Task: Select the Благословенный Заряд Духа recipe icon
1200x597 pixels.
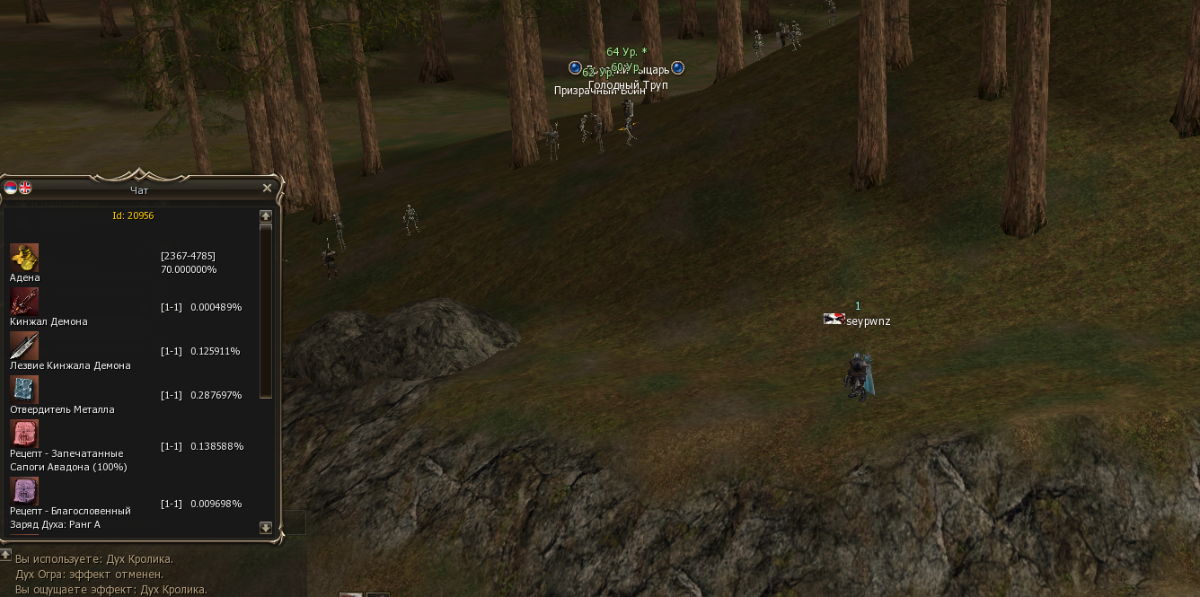Action: (x=24, y=490)
